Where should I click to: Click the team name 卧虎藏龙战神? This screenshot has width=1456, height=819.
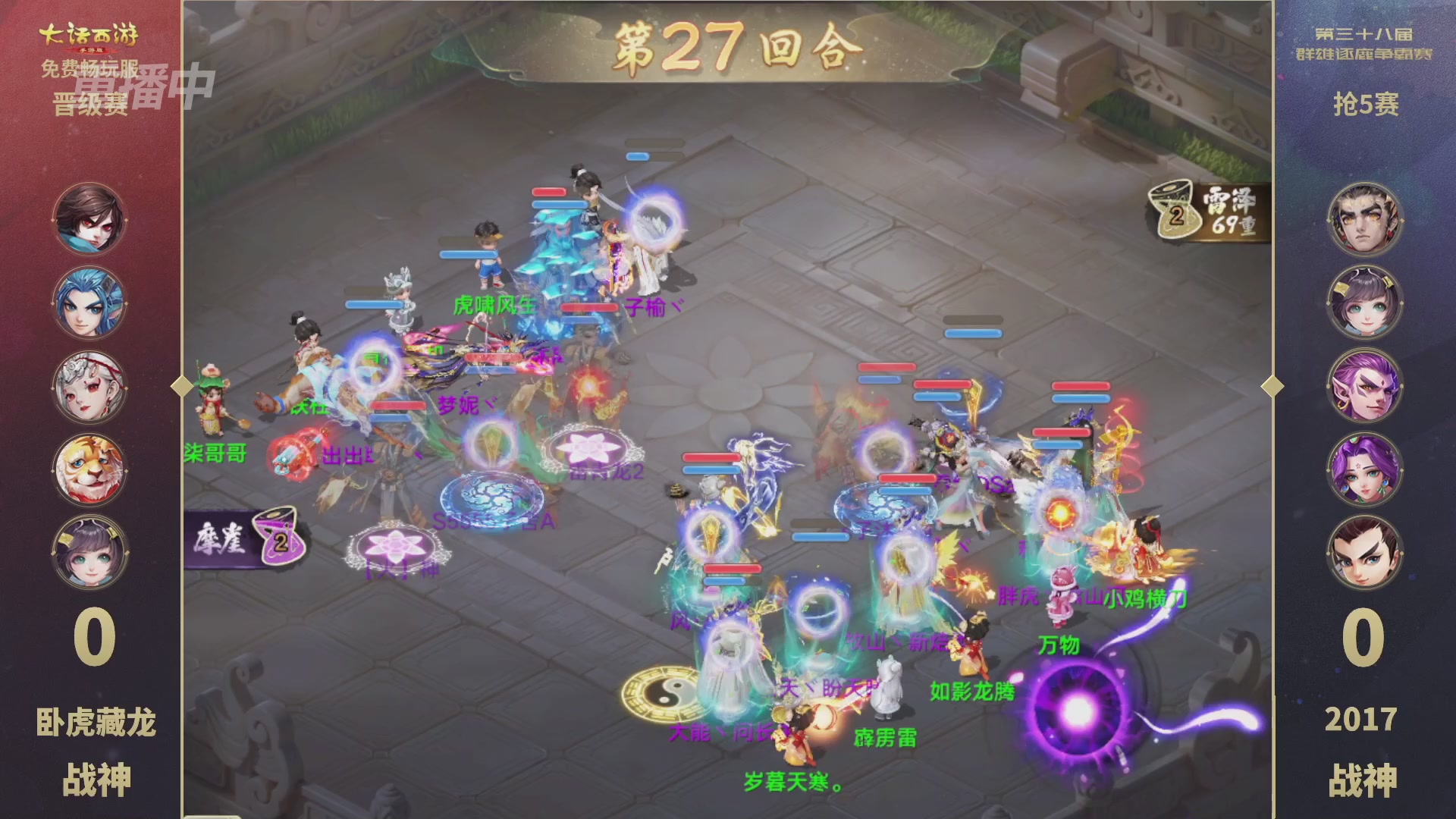[x=96, y=747]
